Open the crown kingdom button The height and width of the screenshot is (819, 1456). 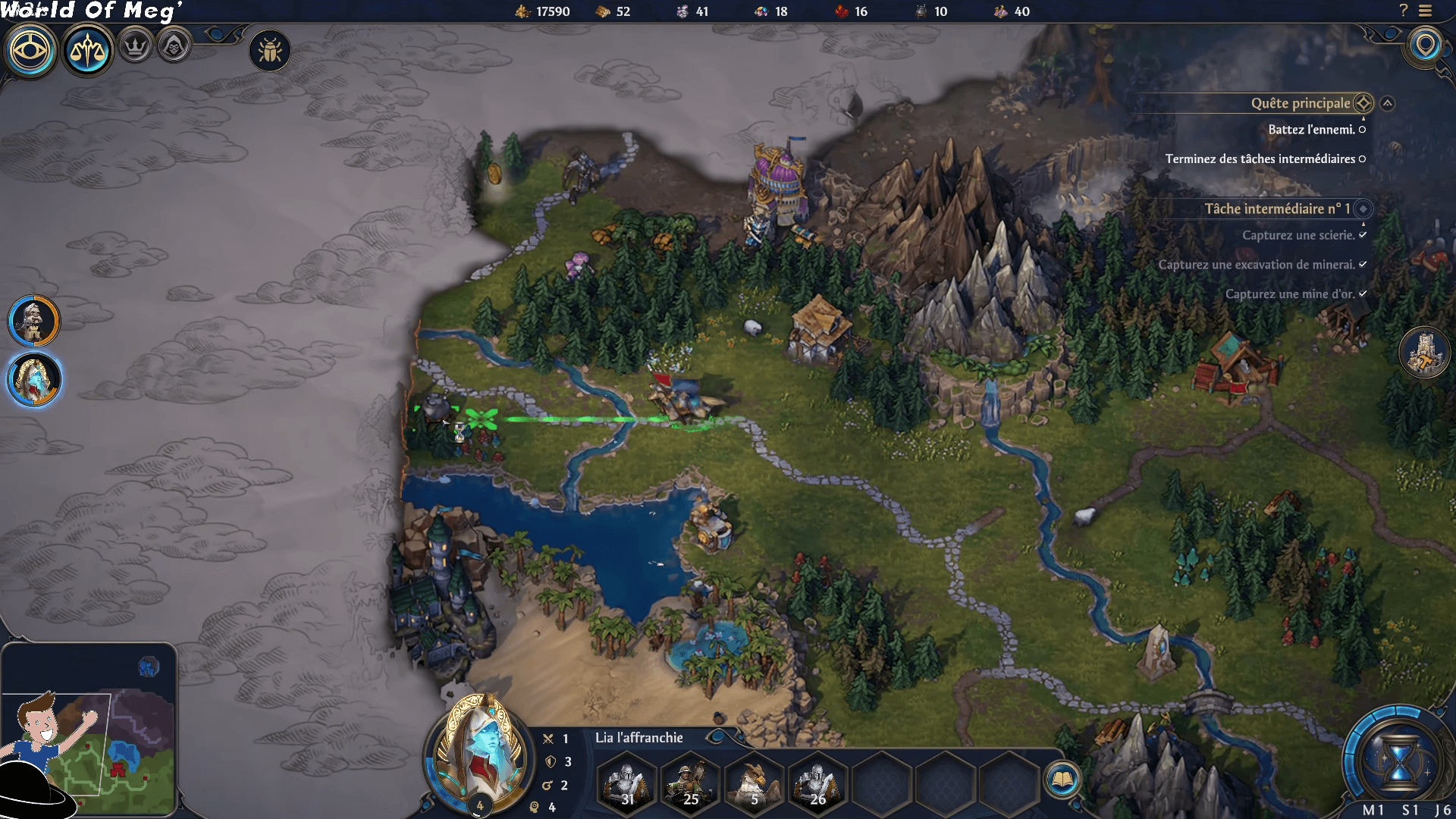pos(136,47)
